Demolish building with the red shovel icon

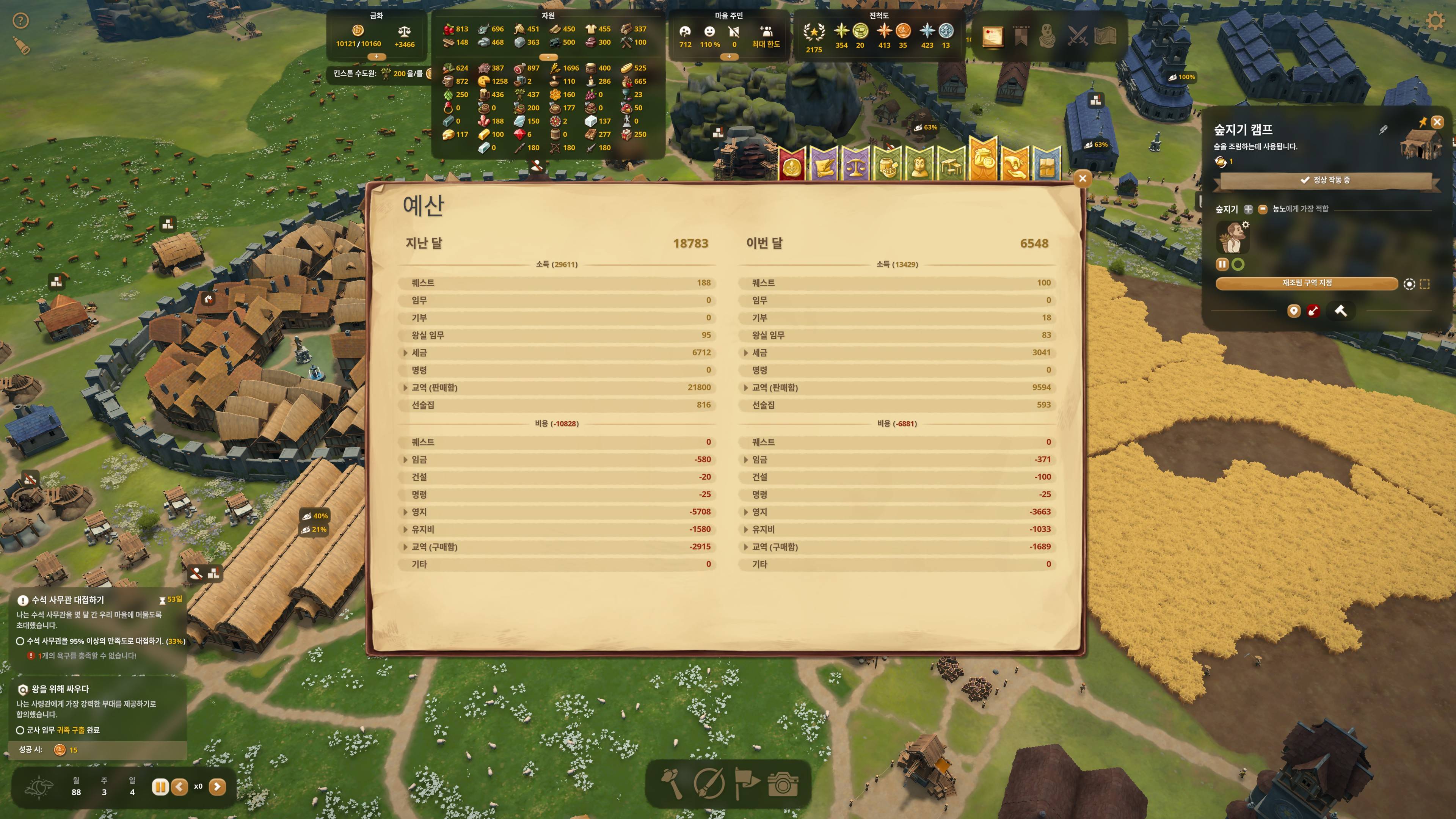pos(1313,311)
